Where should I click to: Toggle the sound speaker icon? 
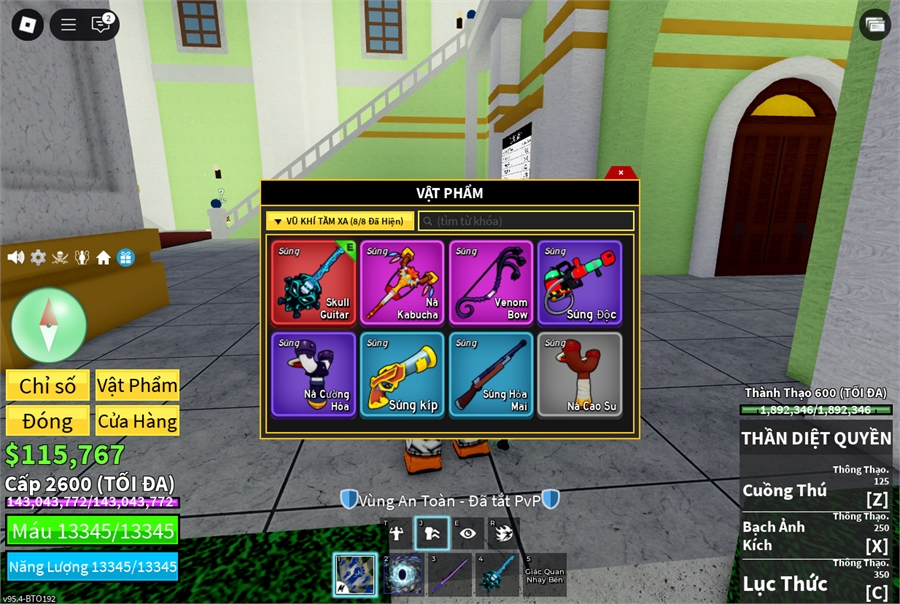(16, 257)
